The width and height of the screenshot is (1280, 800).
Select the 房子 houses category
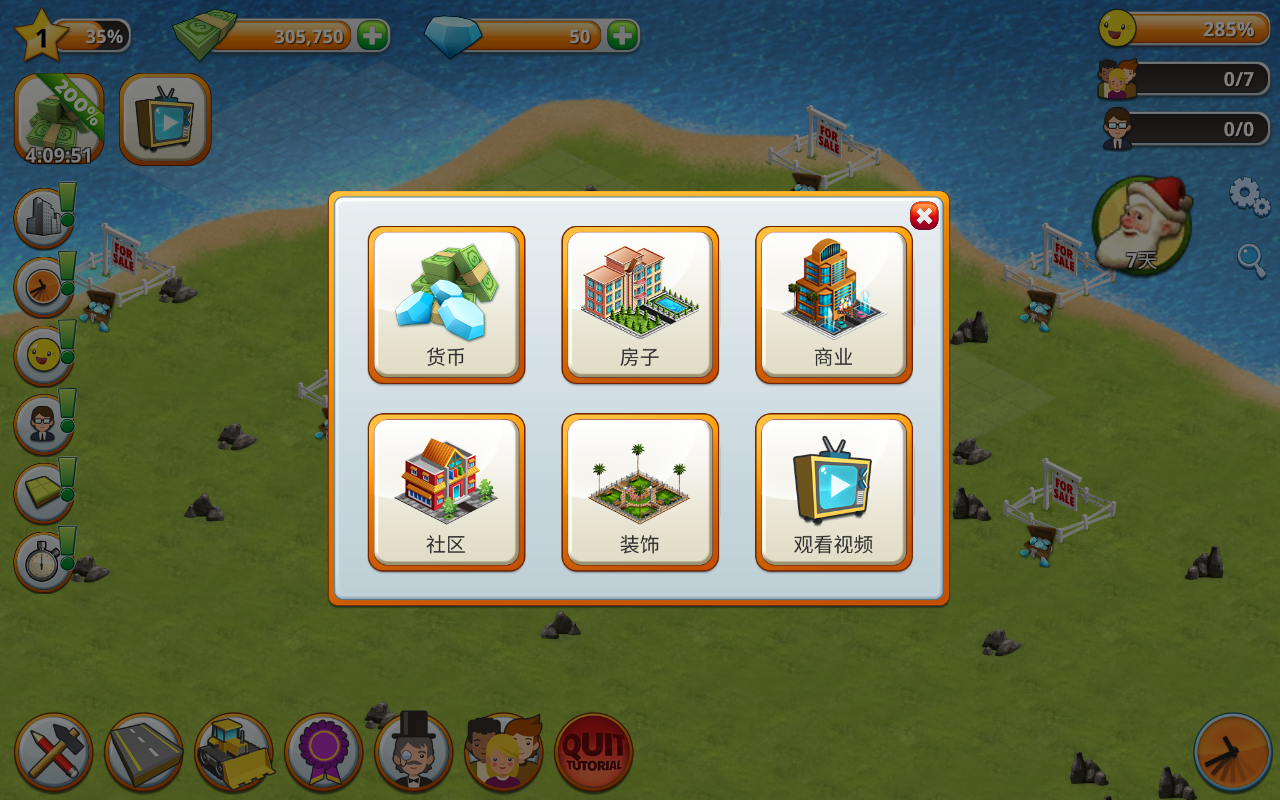640,304
